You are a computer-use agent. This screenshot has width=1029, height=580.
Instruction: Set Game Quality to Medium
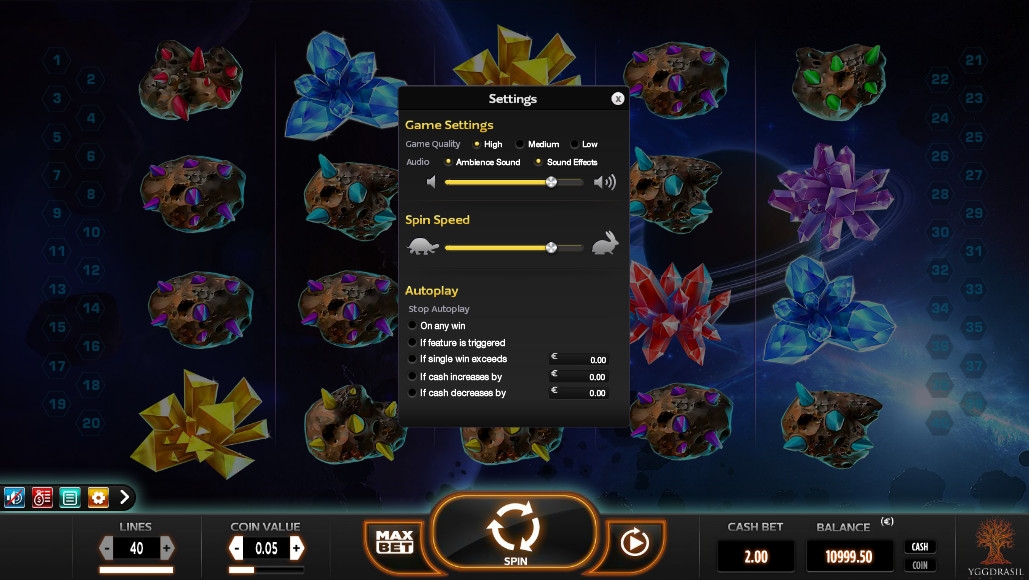[x=520, y=145]
